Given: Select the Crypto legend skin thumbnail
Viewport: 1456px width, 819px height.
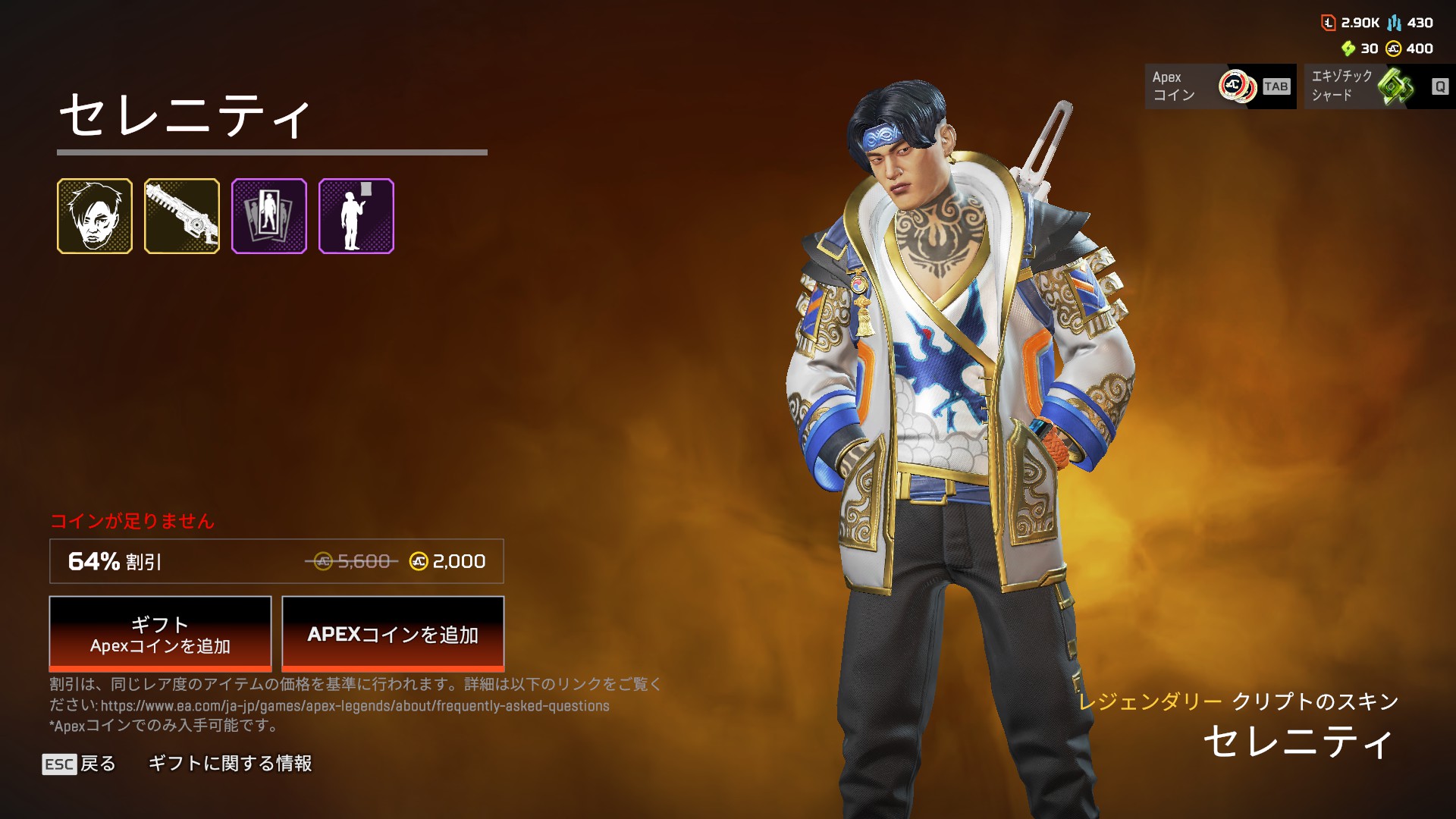Looking at the screenshot, I should coord(95,216).
